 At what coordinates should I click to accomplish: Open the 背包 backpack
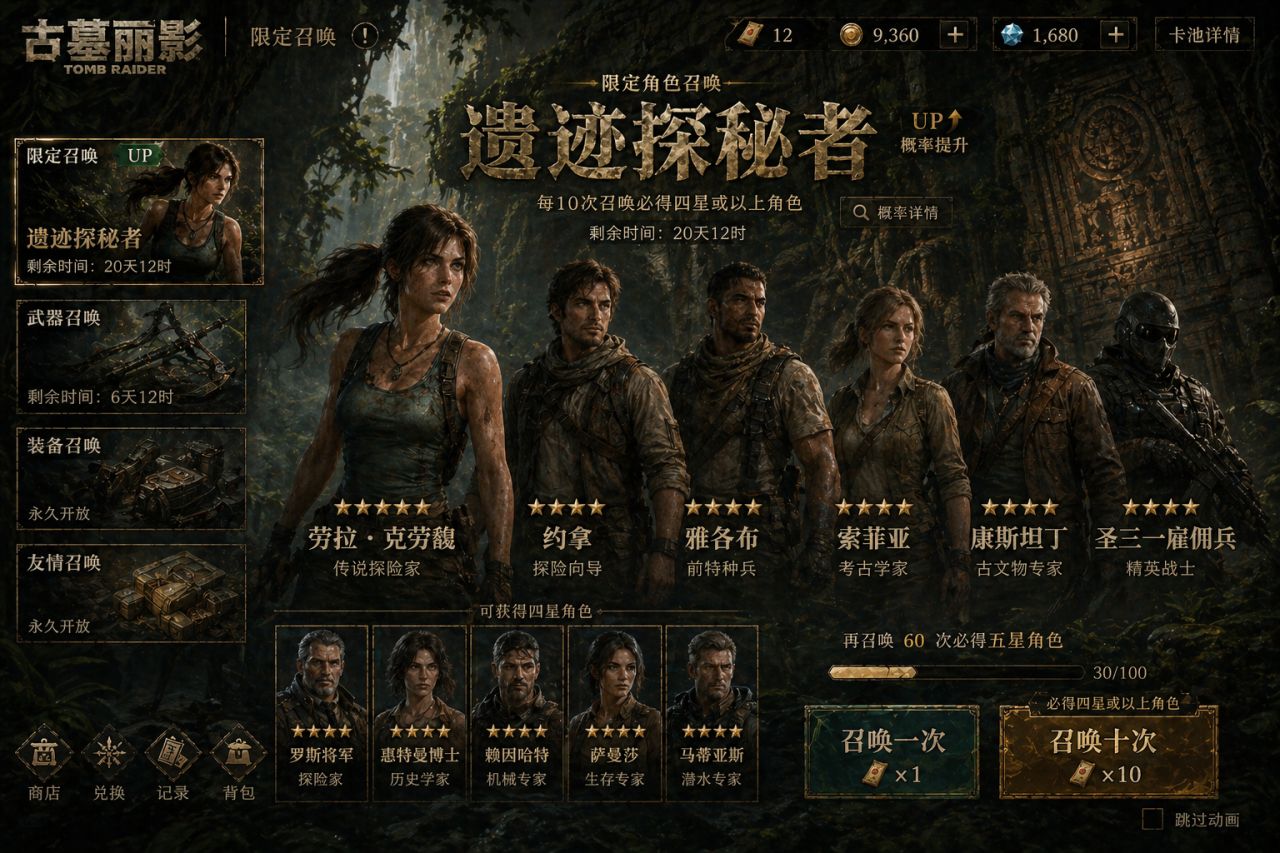click(x=238, y=764)
